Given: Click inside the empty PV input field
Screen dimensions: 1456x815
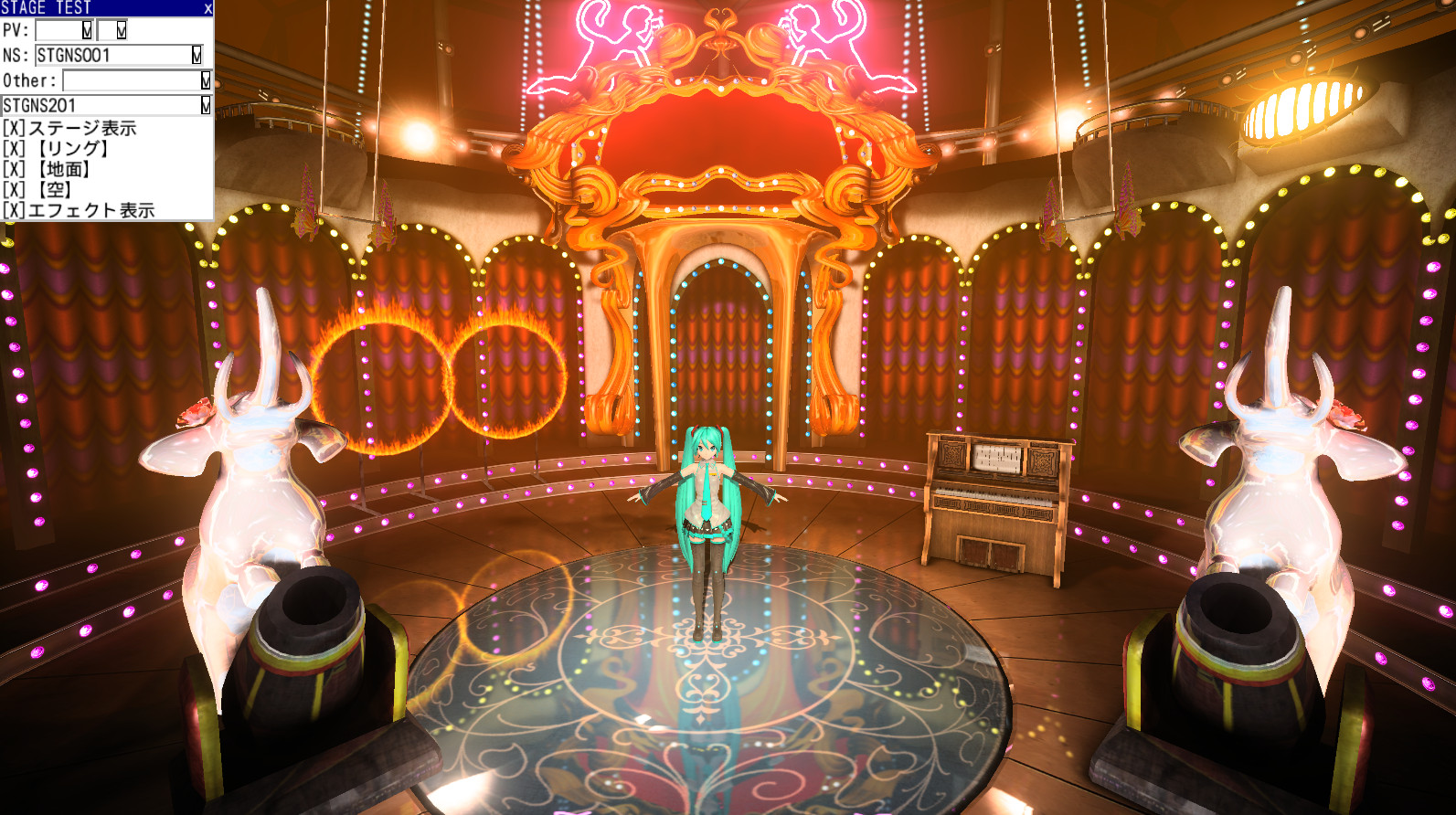Looking at the screenshot, I should 57,30.
